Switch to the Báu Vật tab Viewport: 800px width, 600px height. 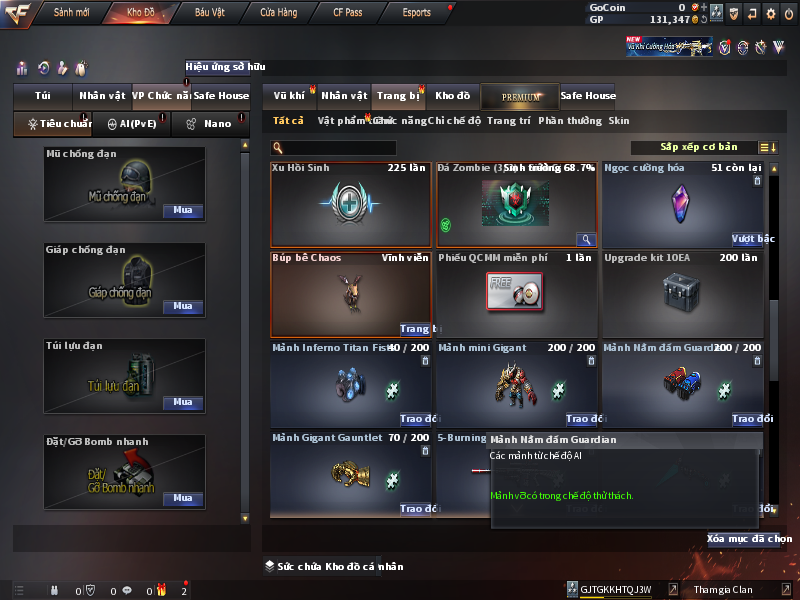coord(210,13)
